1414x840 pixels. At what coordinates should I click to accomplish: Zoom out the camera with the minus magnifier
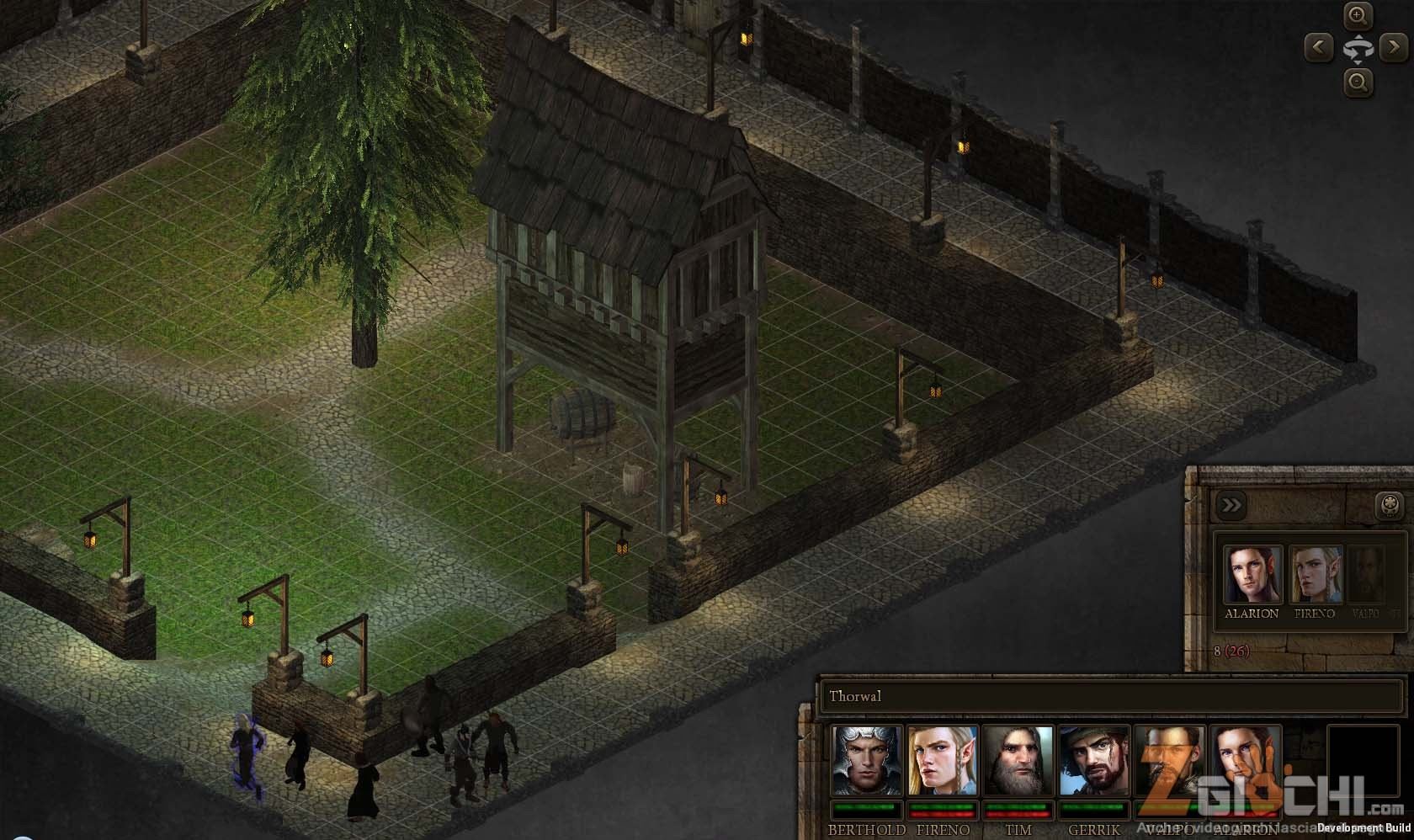click(1357, 82)
